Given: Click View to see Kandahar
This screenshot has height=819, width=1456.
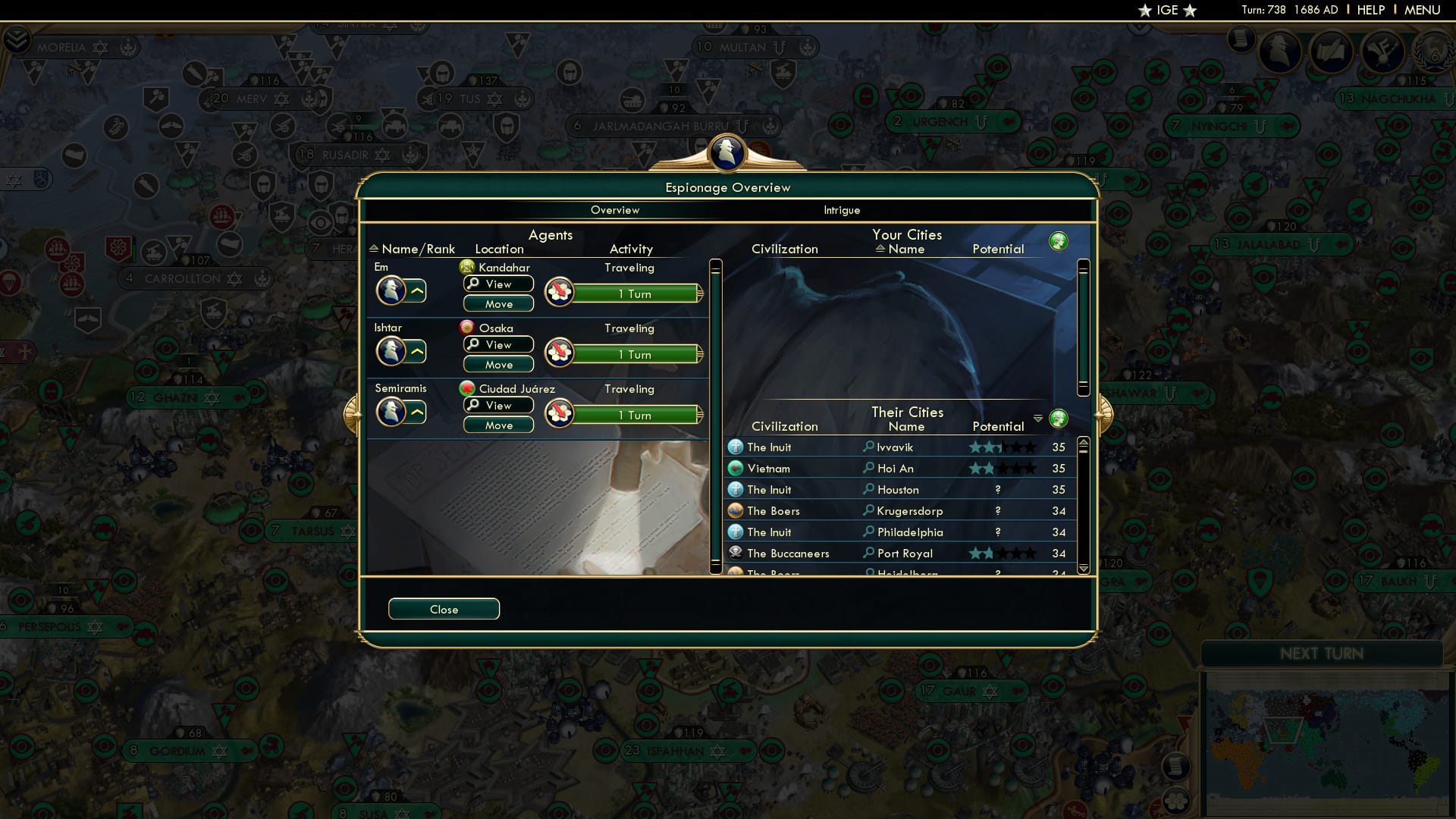Looking at the screenshot, I should (x=497, y=284).
